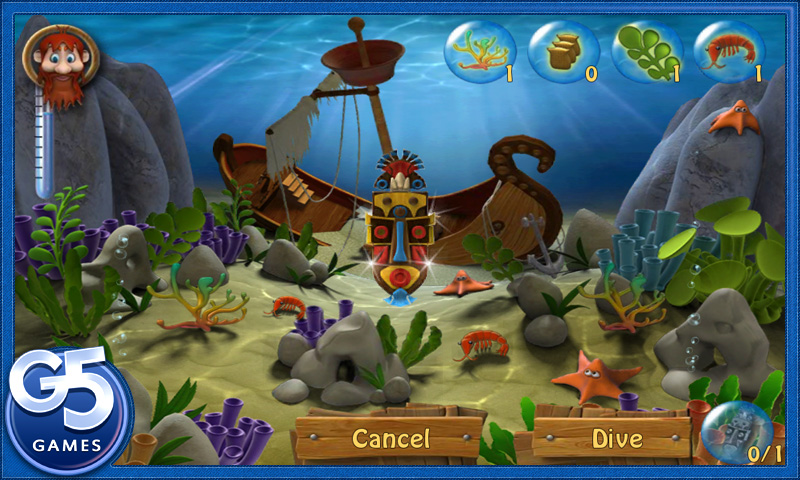The image size is (800, 480).
Task: Select the shrimp resource bubble
Action: click(x=729, y=52)
